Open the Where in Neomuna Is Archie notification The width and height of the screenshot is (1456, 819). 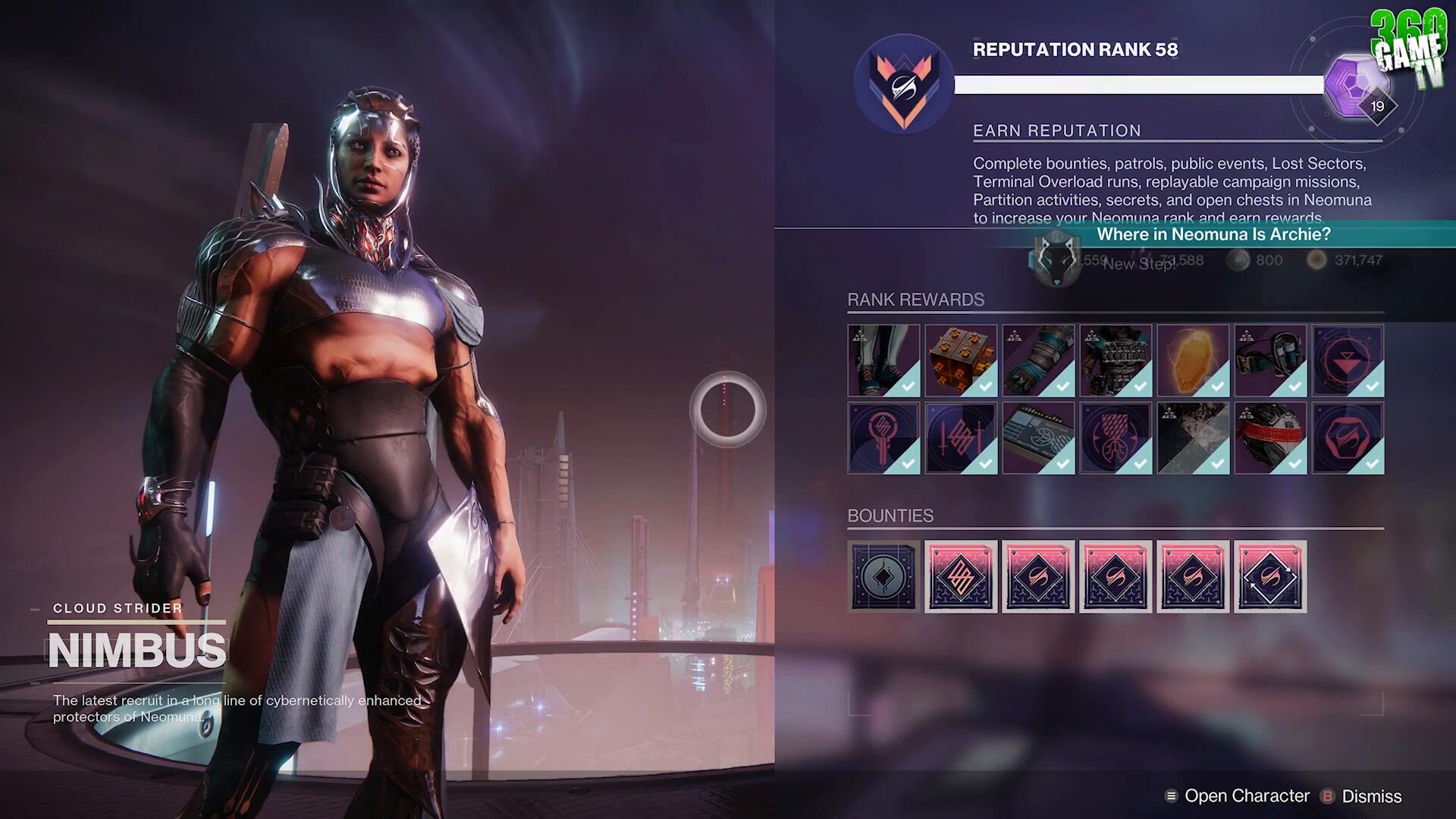point(1213,235)
